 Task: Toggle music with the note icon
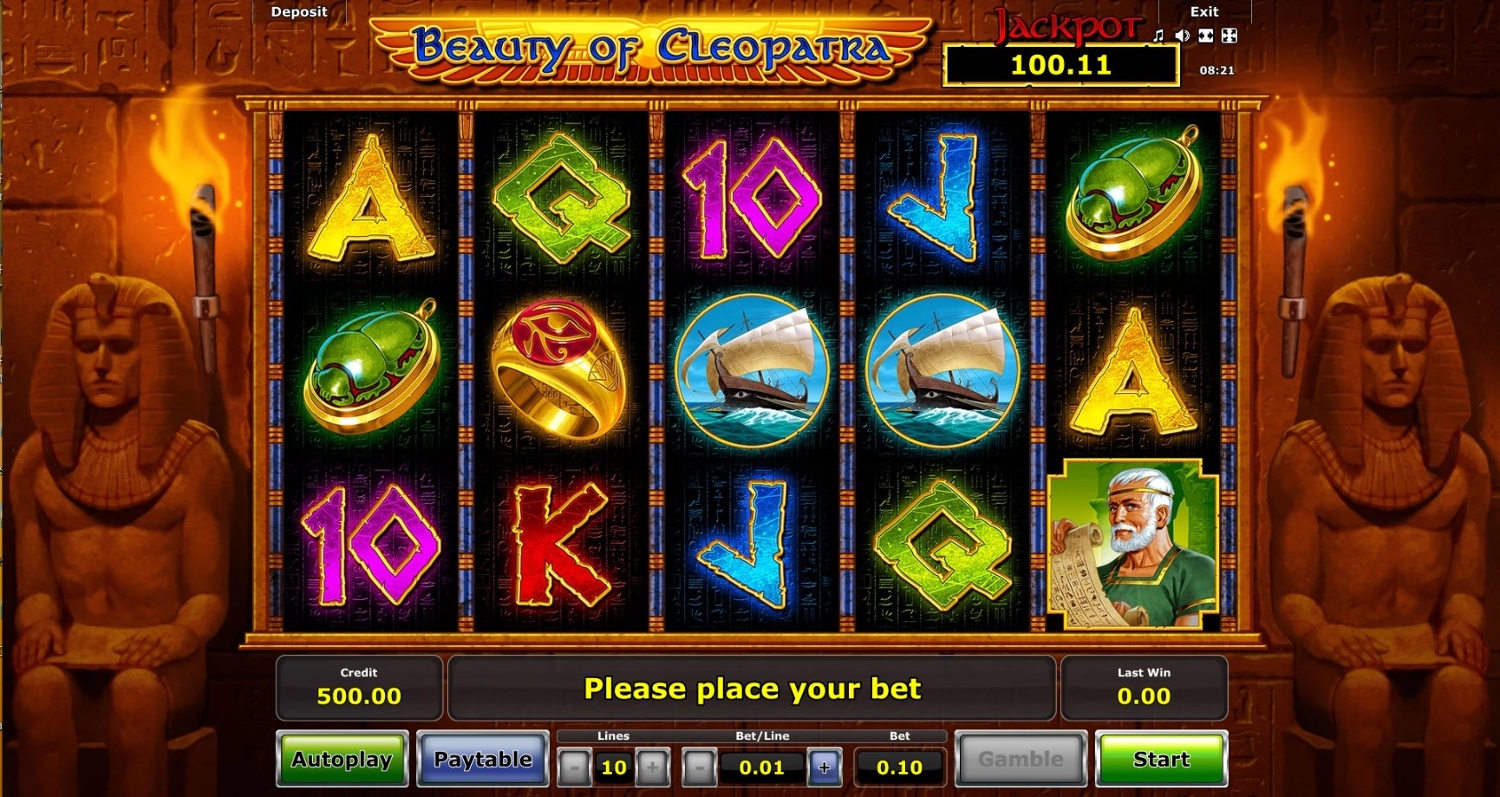[1159, 36]
